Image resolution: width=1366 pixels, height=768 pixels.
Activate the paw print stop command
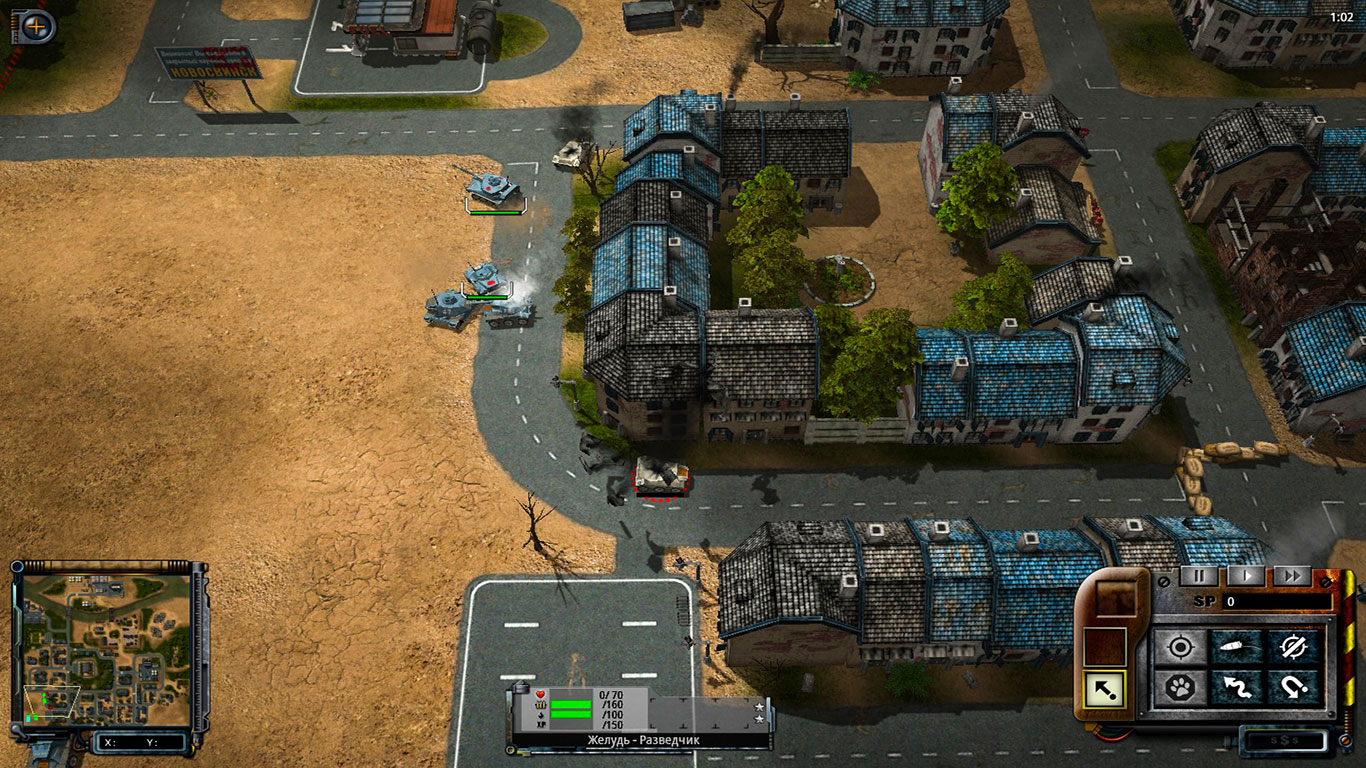click(1181, 687)
